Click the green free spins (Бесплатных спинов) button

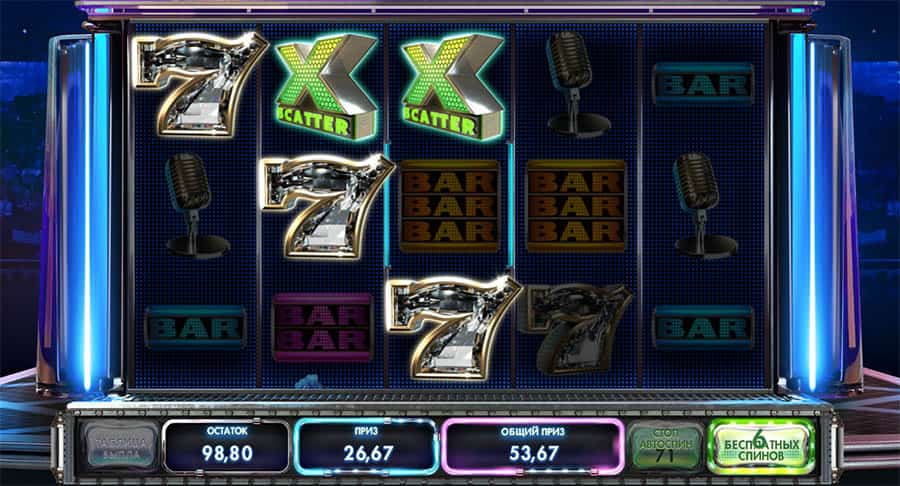761,446
